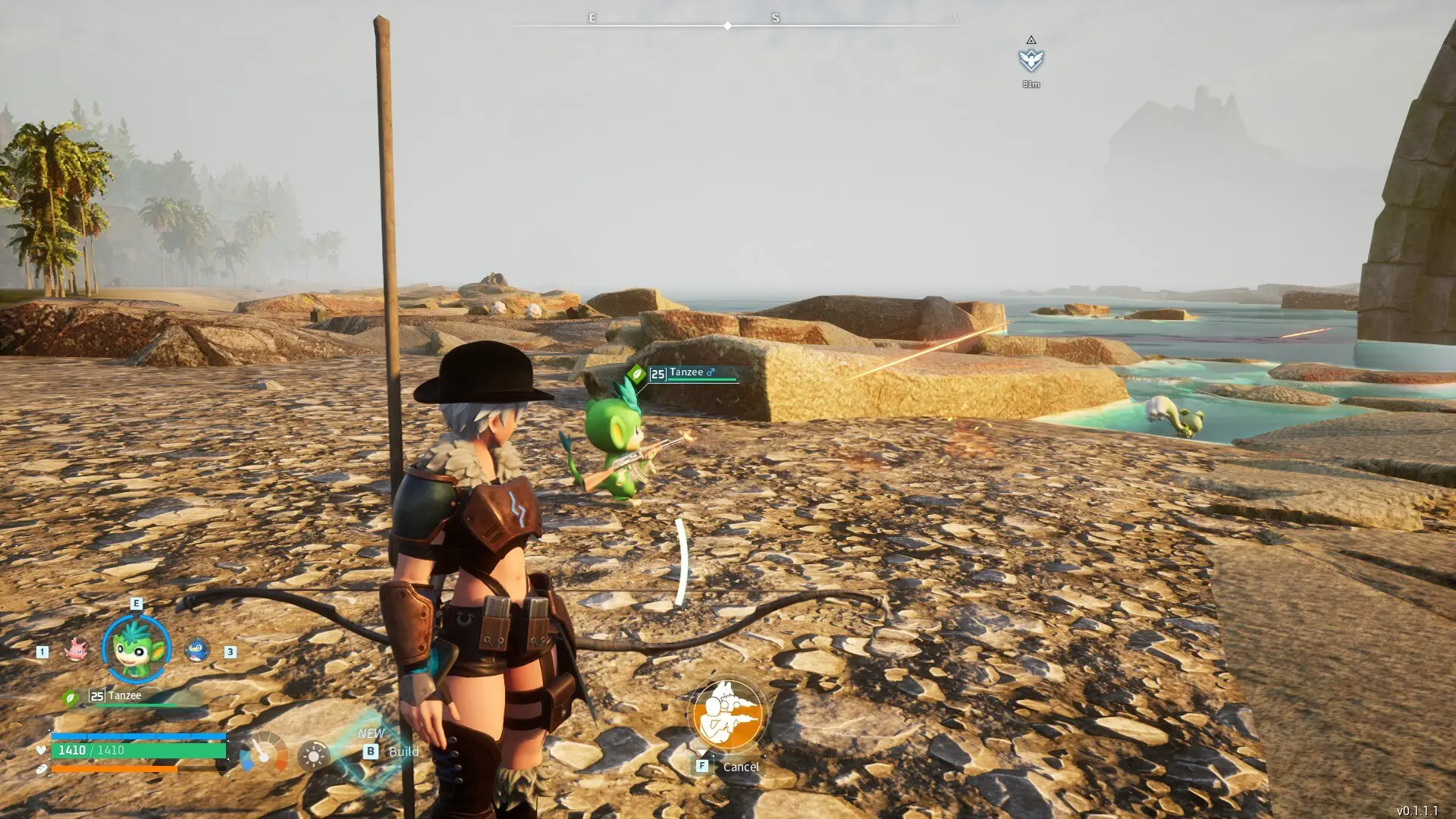Click the Cancel partner skill label
1456x819 pixels.
click(x=740, y=767)
